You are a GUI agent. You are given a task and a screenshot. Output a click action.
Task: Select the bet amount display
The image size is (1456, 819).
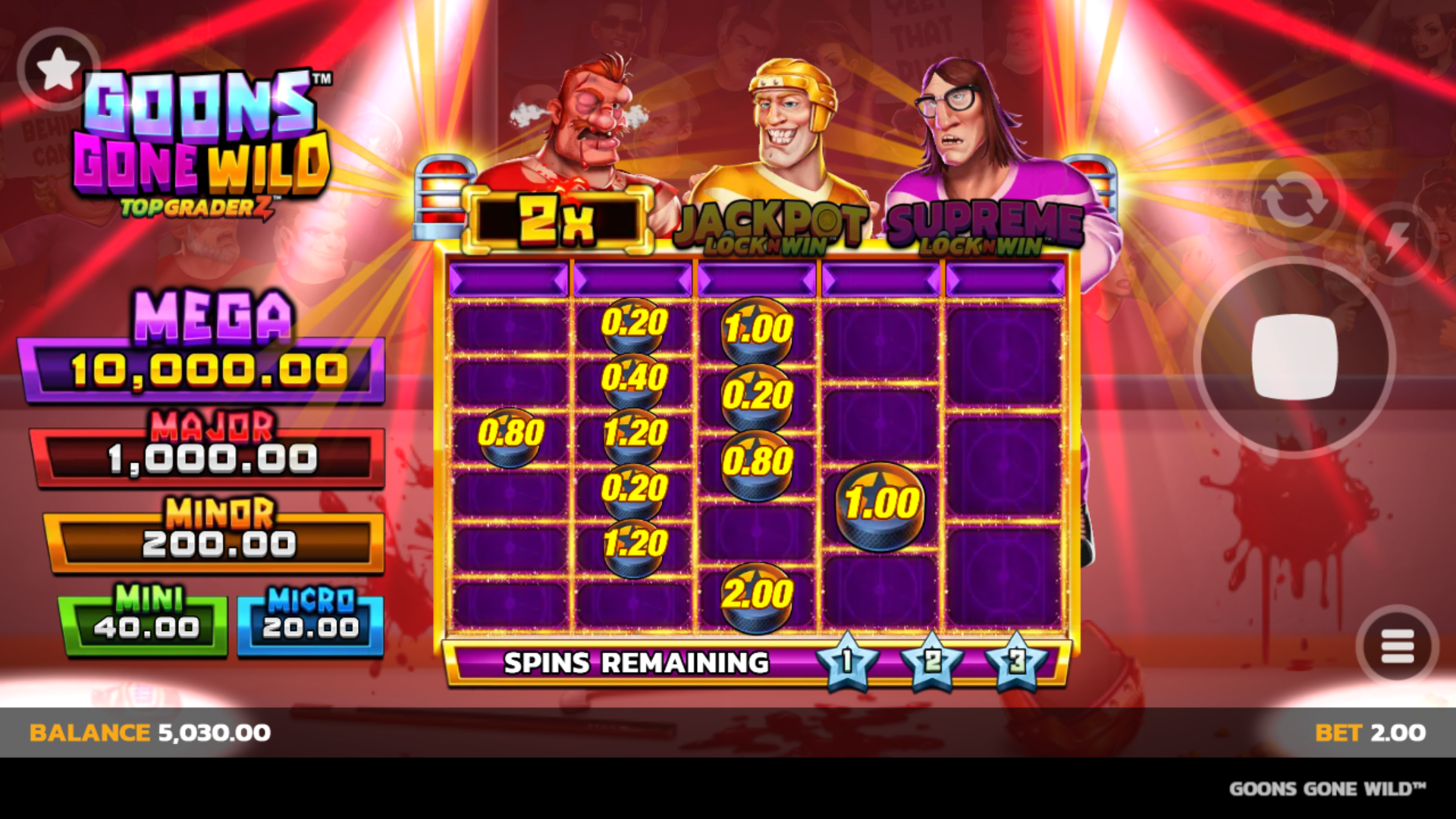1370,733
